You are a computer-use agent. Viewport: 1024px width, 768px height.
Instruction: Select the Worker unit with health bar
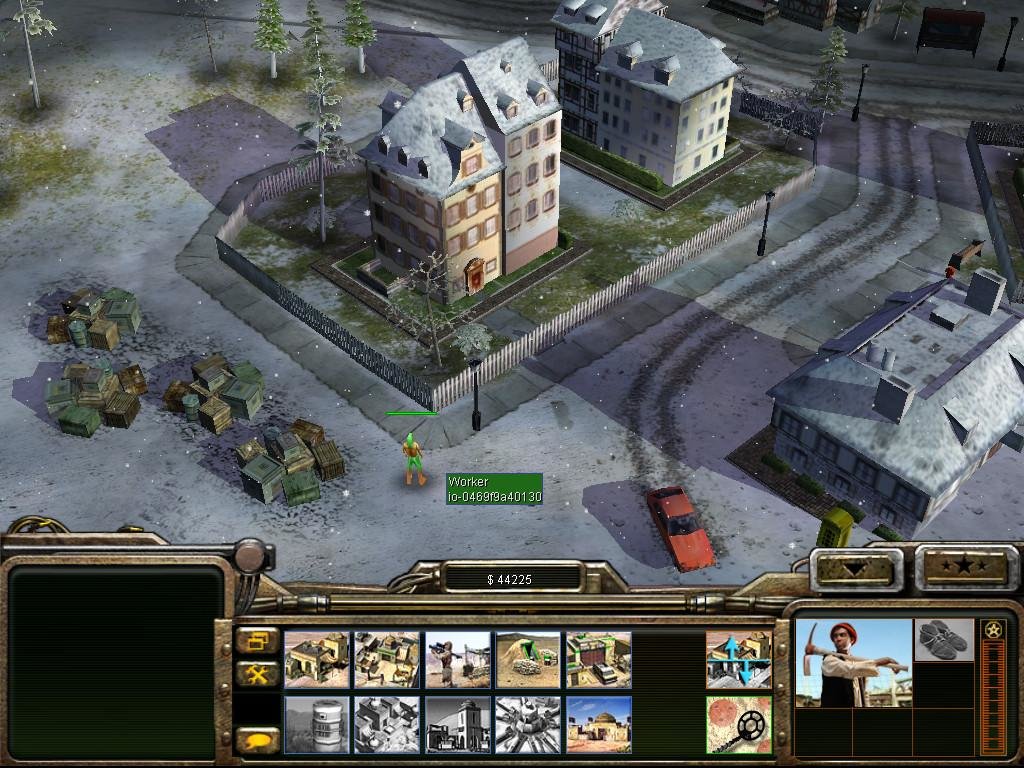click(413, 460)
